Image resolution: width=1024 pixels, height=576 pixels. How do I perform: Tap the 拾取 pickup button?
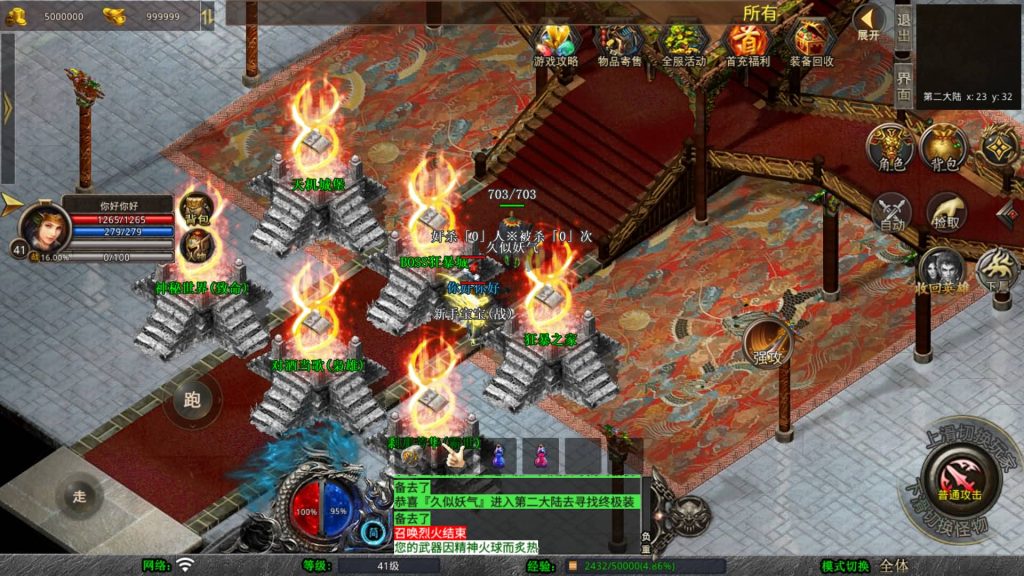click(945, 212)
